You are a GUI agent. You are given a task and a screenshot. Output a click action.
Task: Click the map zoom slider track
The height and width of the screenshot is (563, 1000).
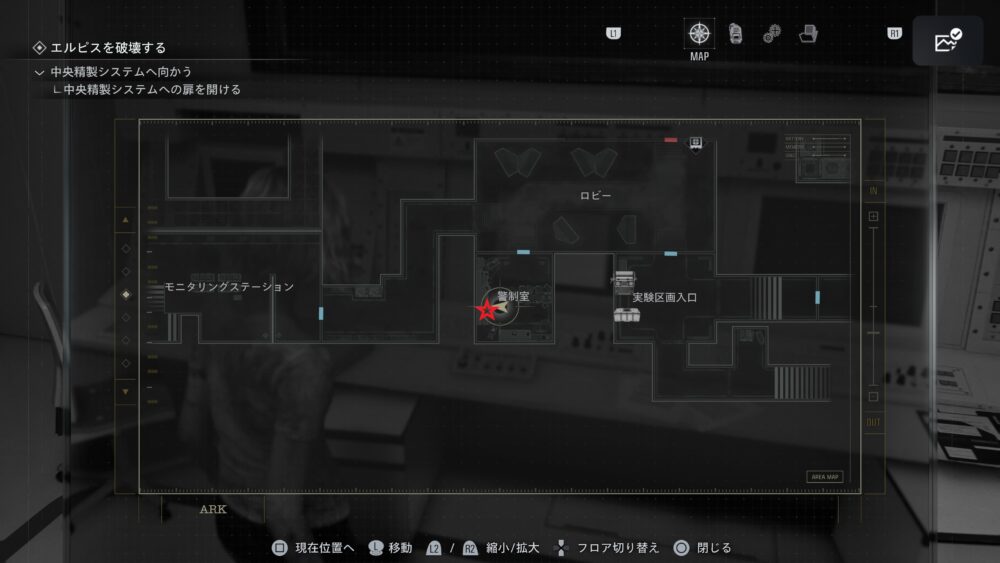point(873,306)
